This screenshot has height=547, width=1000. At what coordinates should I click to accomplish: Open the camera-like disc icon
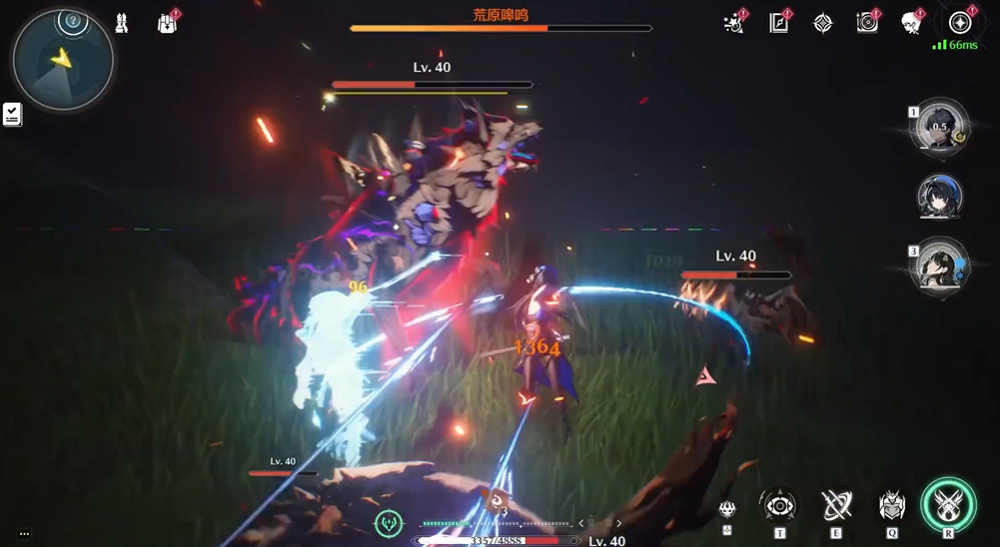pyautogui.click(x=867, y=23)
